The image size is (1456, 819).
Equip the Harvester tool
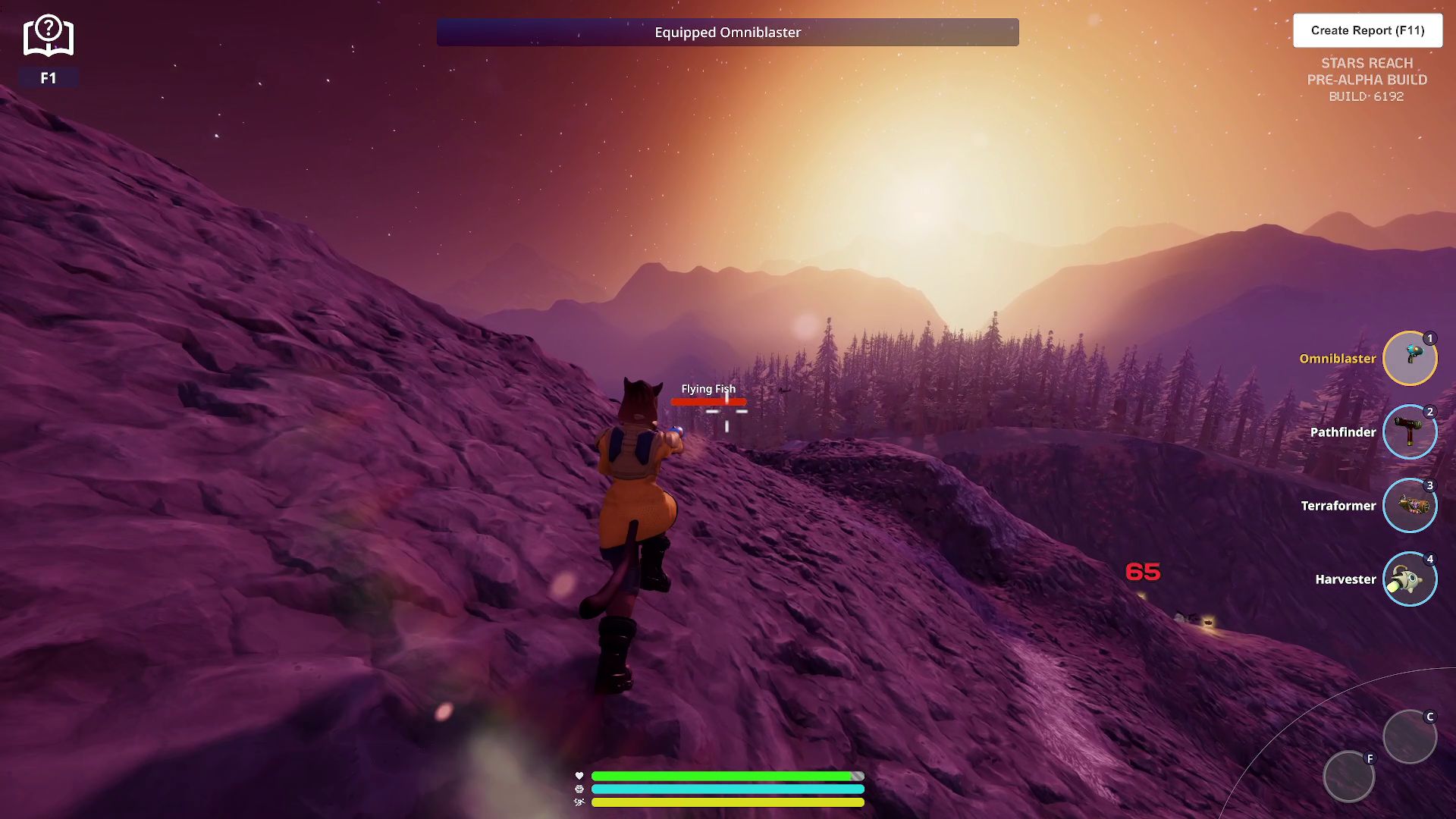click(1410, 579)
